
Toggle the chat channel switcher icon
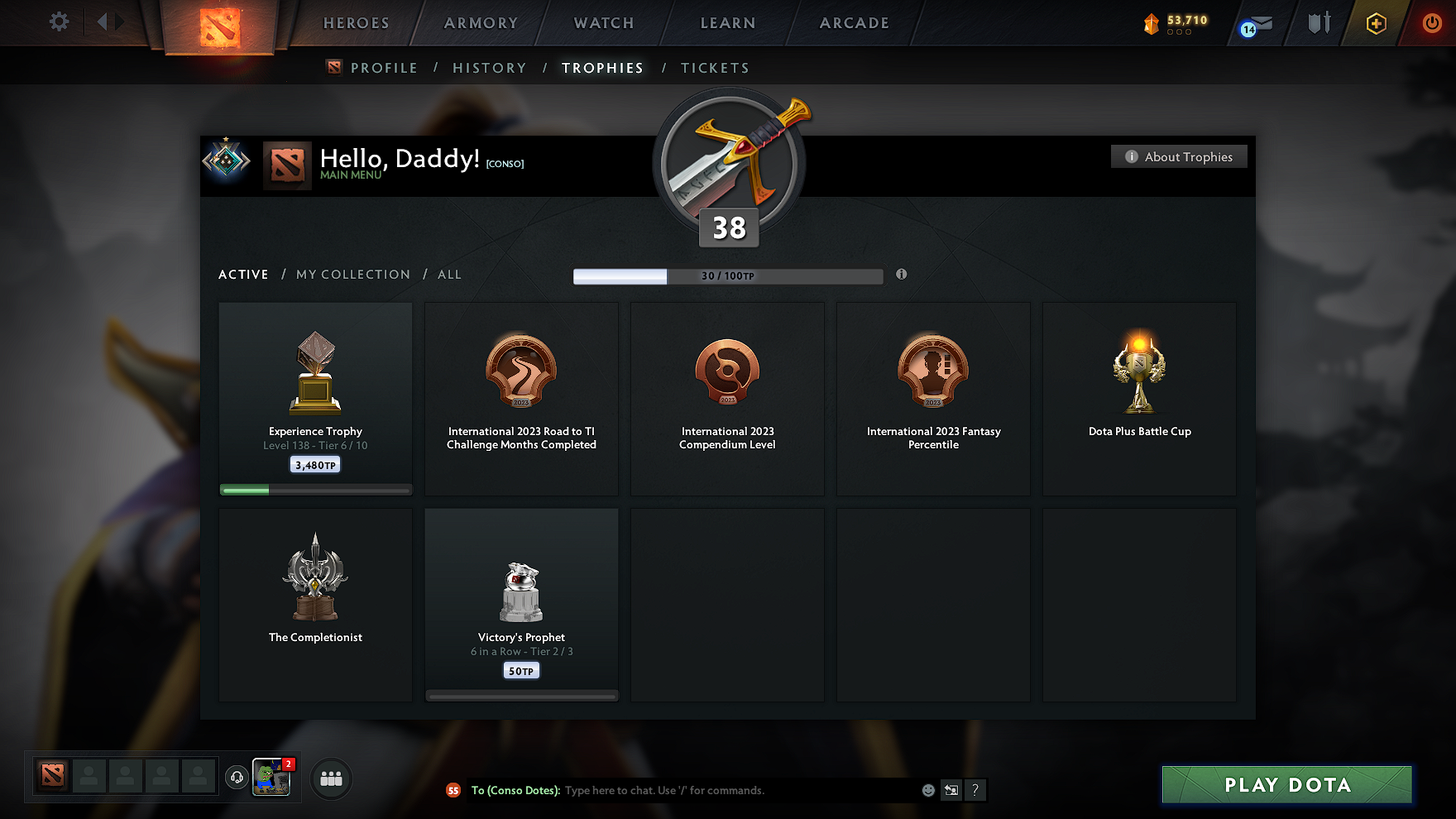(x=951, y=790)
